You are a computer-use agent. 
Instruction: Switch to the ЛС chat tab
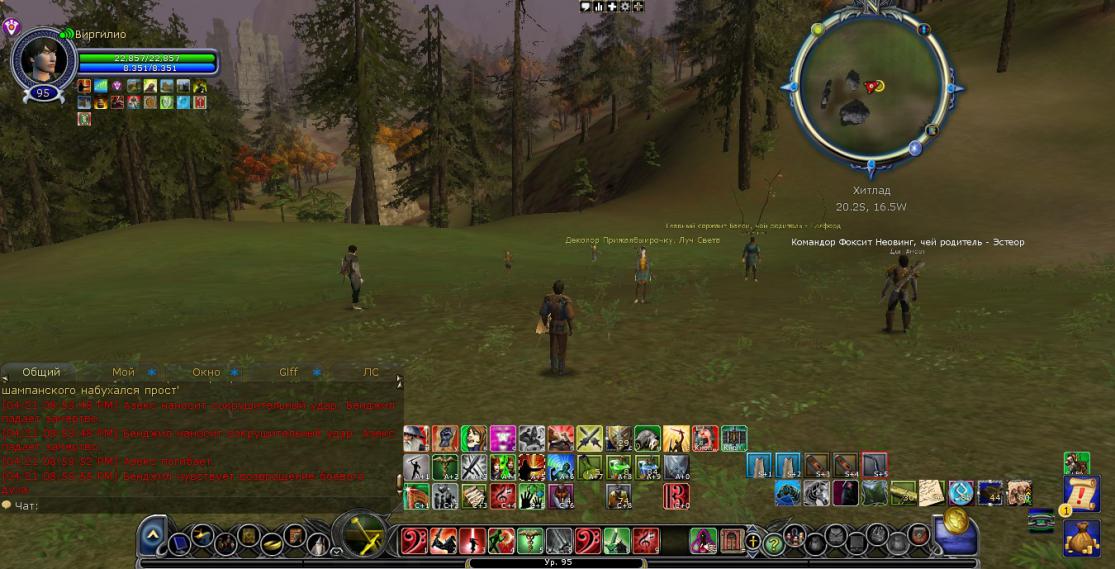(x=371, y=372)
